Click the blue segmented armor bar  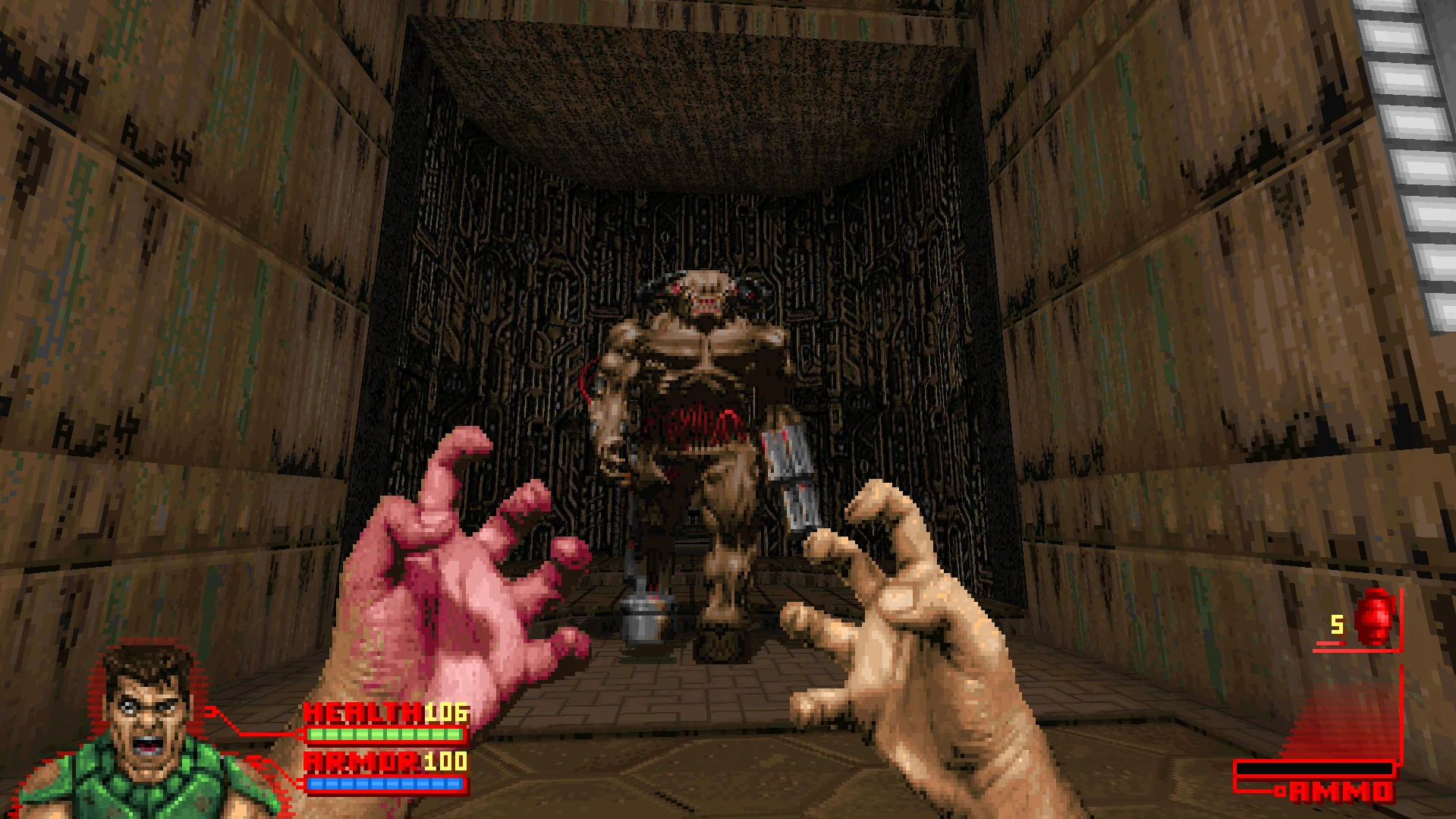(x=383, y=783)
